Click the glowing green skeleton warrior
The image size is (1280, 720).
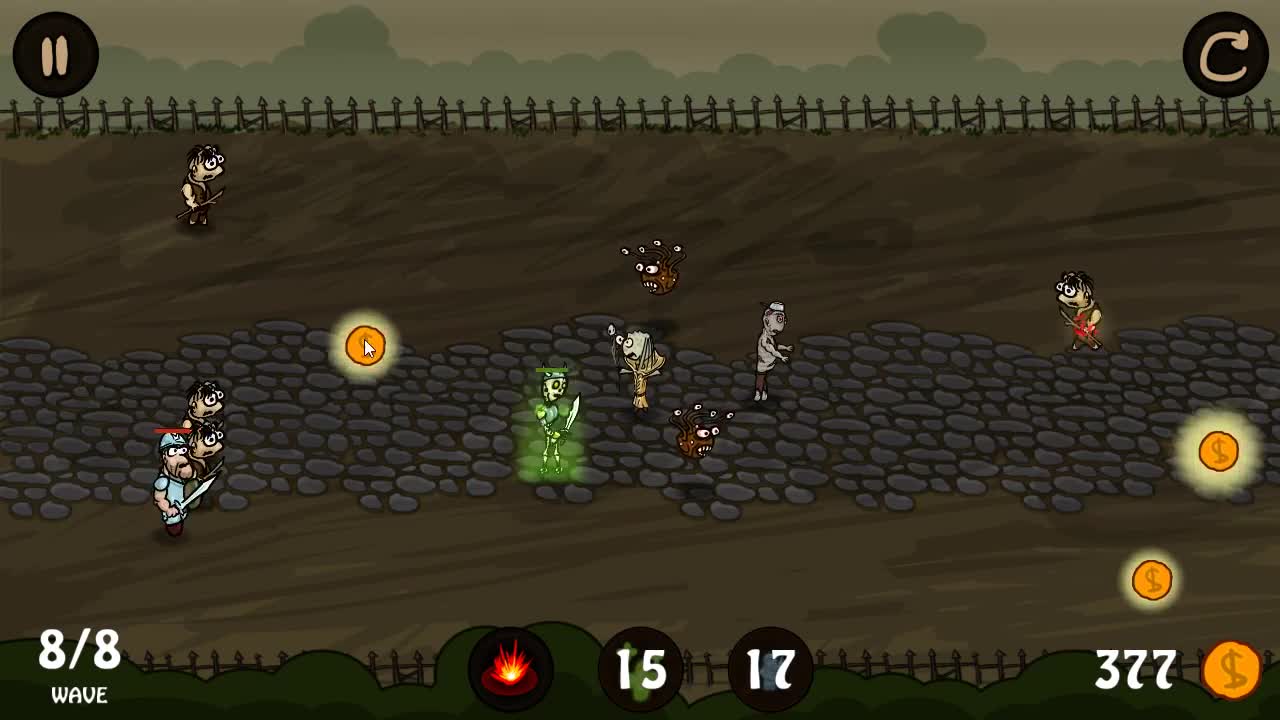click(552, 420)
